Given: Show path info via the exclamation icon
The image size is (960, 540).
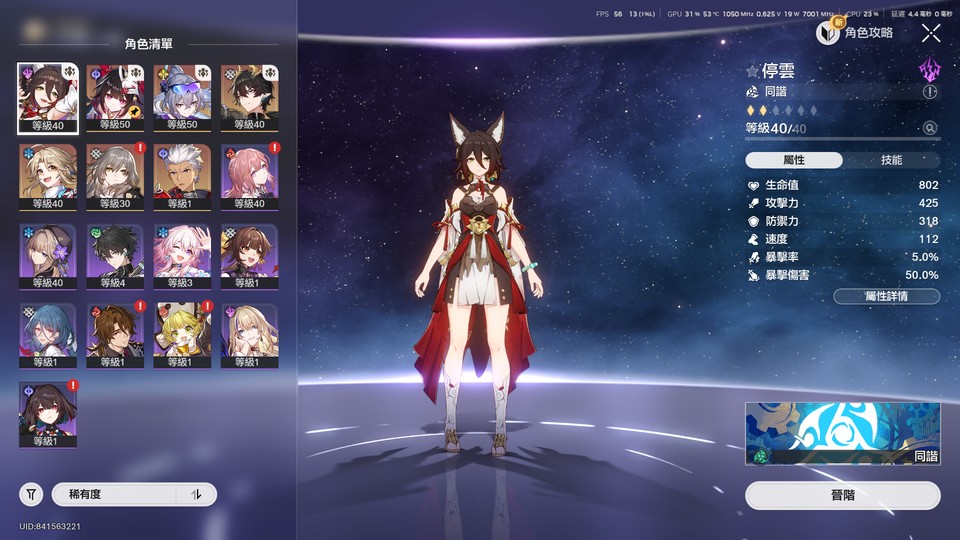Looking at the screenshot, I should coord(931,91).
